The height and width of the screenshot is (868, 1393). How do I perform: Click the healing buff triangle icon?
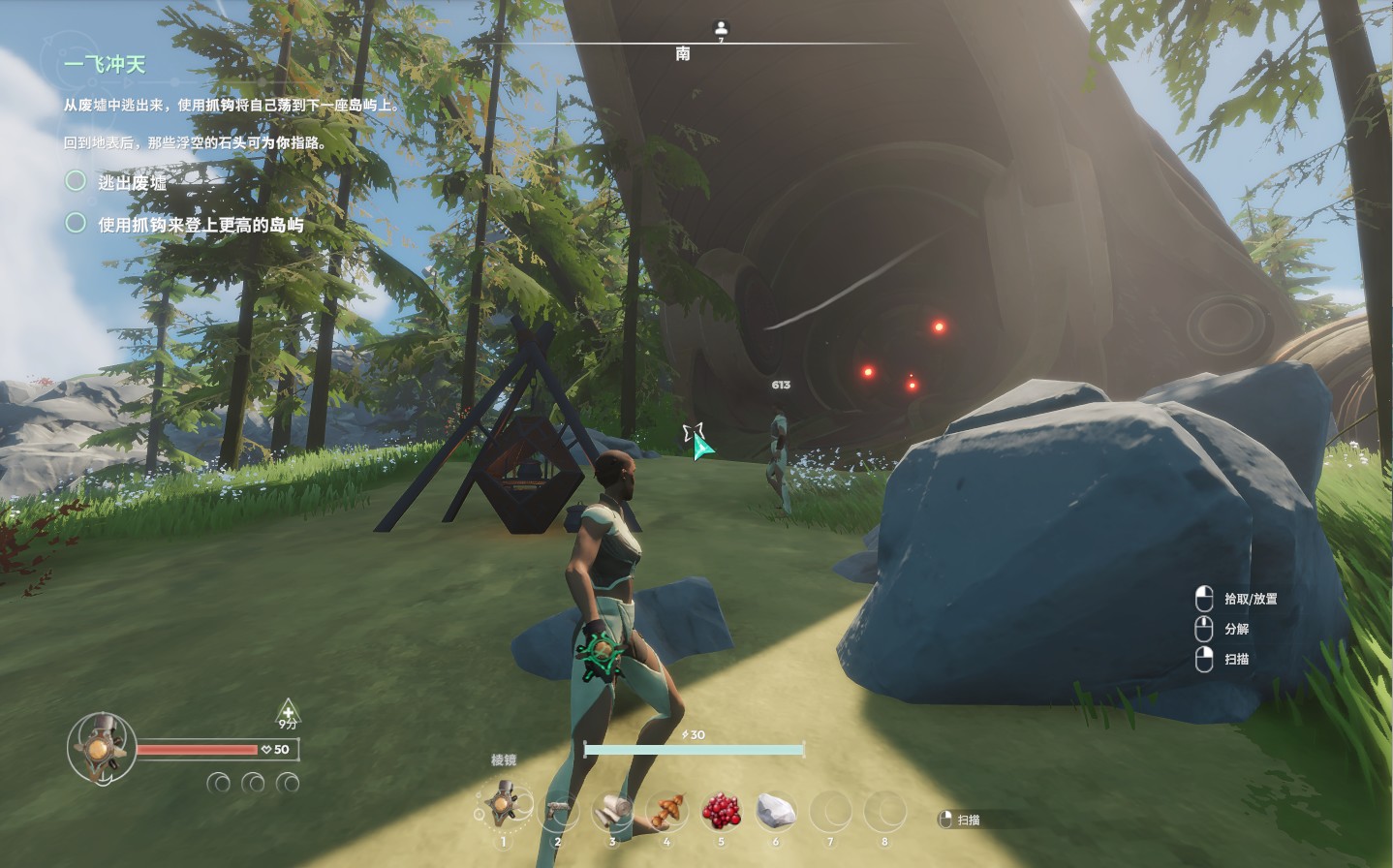pyautogui.click(x=288, y=713)
